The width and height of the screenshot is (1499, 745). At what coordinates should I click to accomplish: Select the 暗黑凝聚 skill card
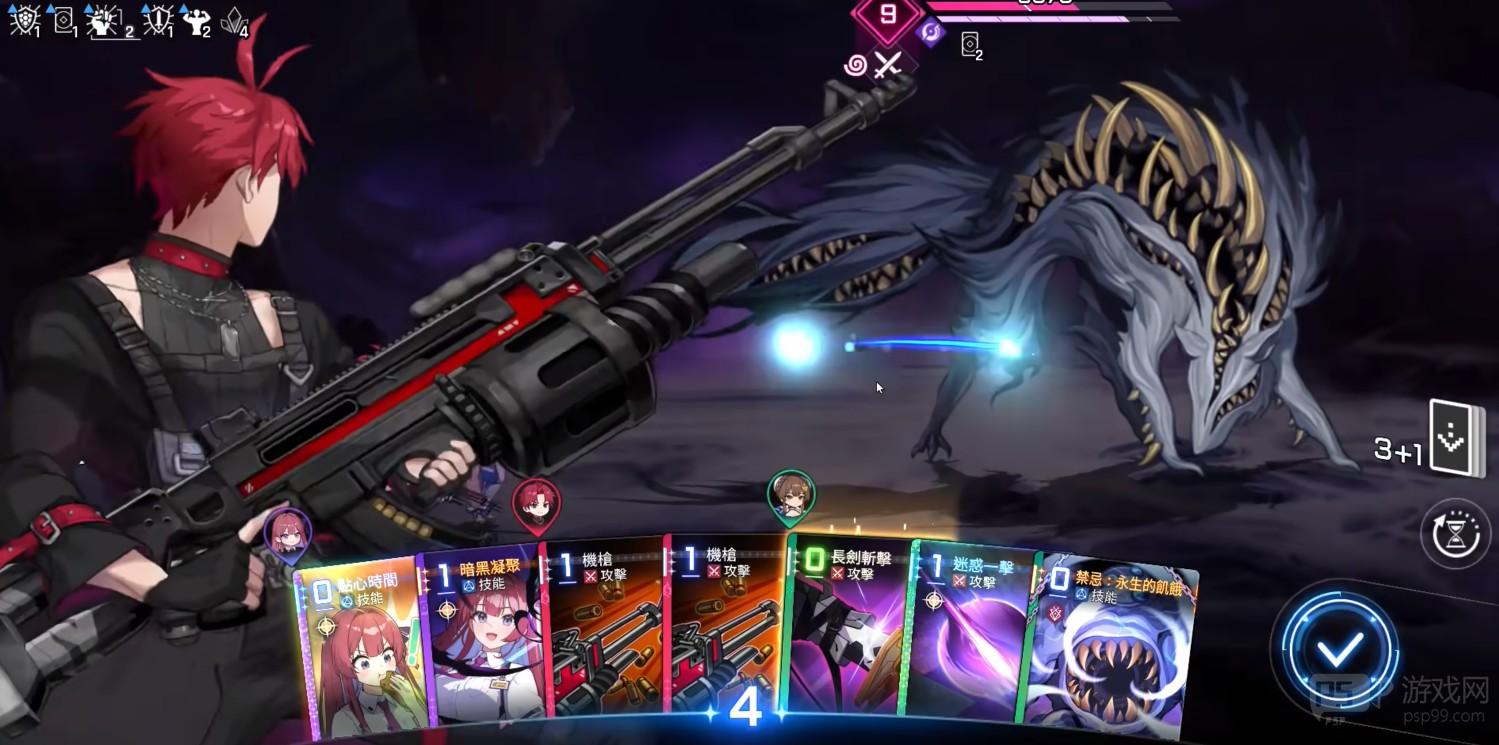click(x=482, y=640)
